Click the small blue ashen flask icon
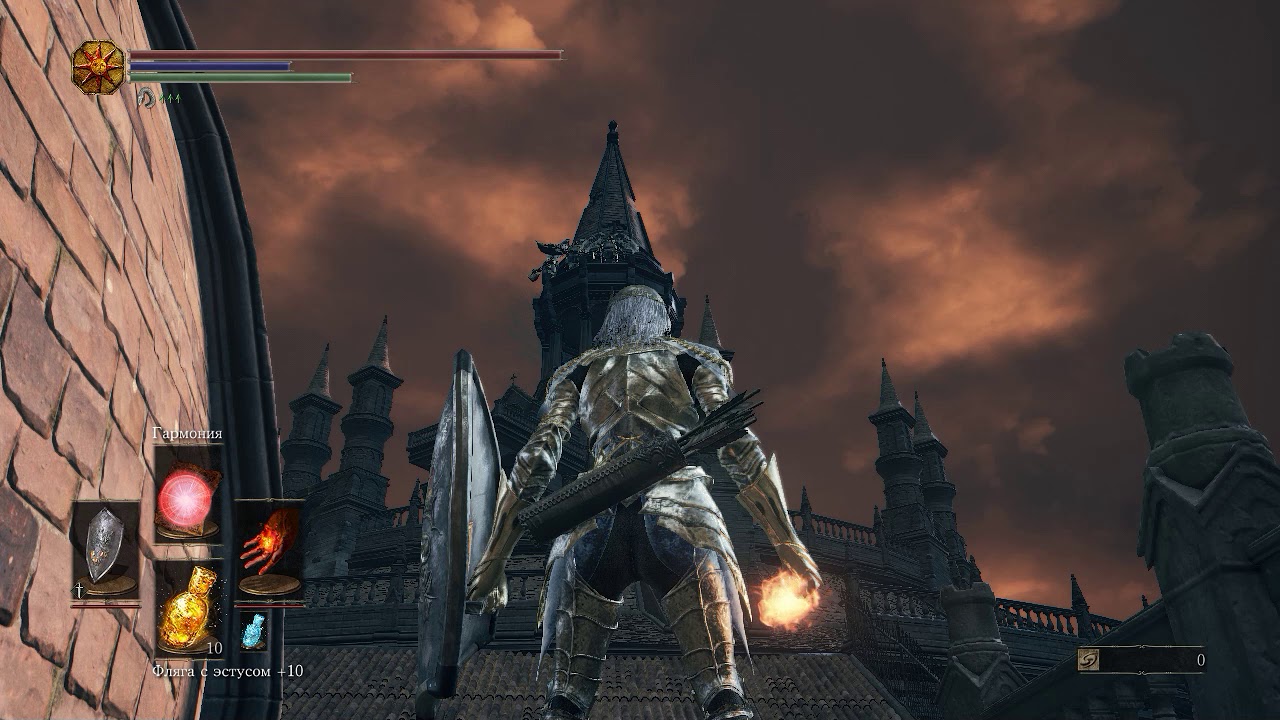The image size is (1280, 720). pos(253,632)
